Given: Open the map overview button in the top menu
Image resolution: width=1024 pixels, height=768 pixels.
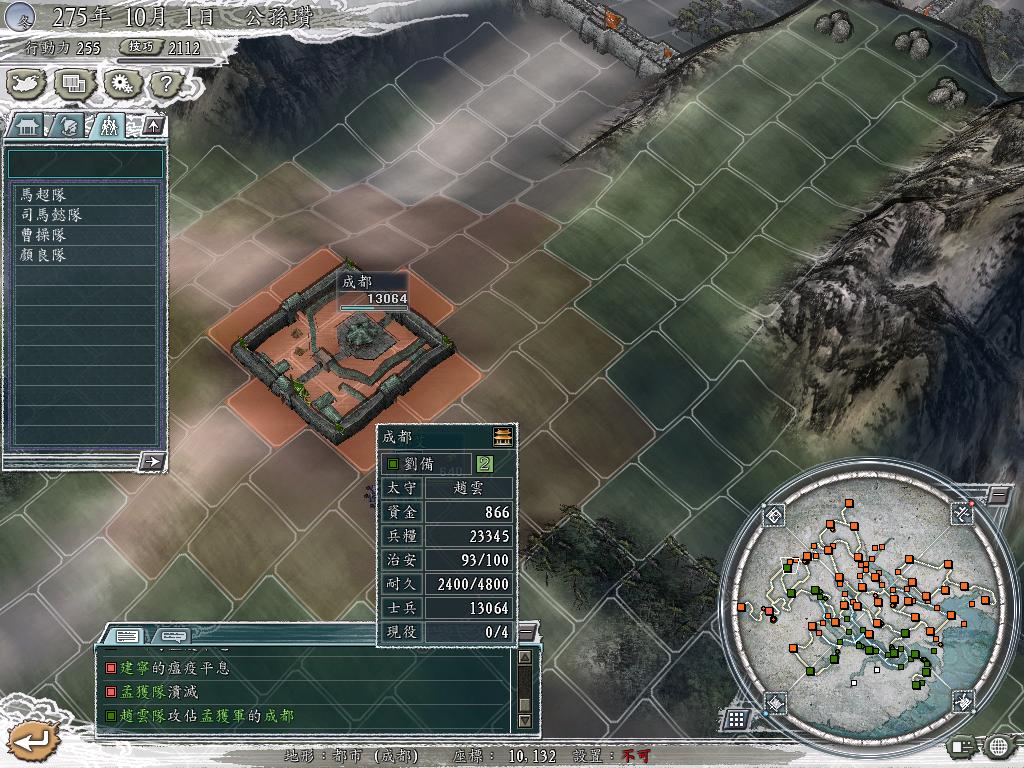Looking at the screenshot, I should pos(25,85).
